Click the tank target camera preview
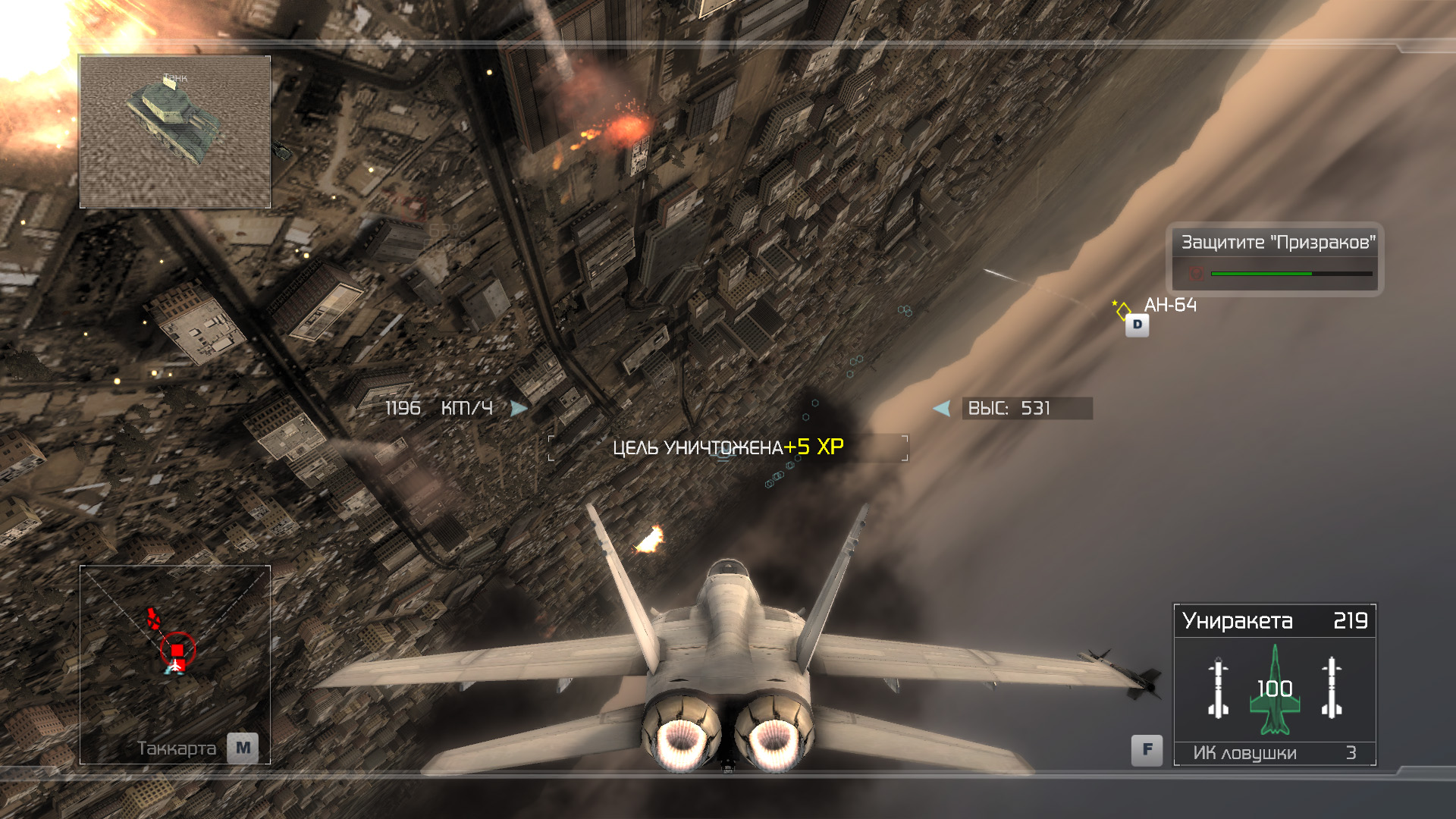The height and width of the screenshot is (819, 1456). (x=175, y=131)
